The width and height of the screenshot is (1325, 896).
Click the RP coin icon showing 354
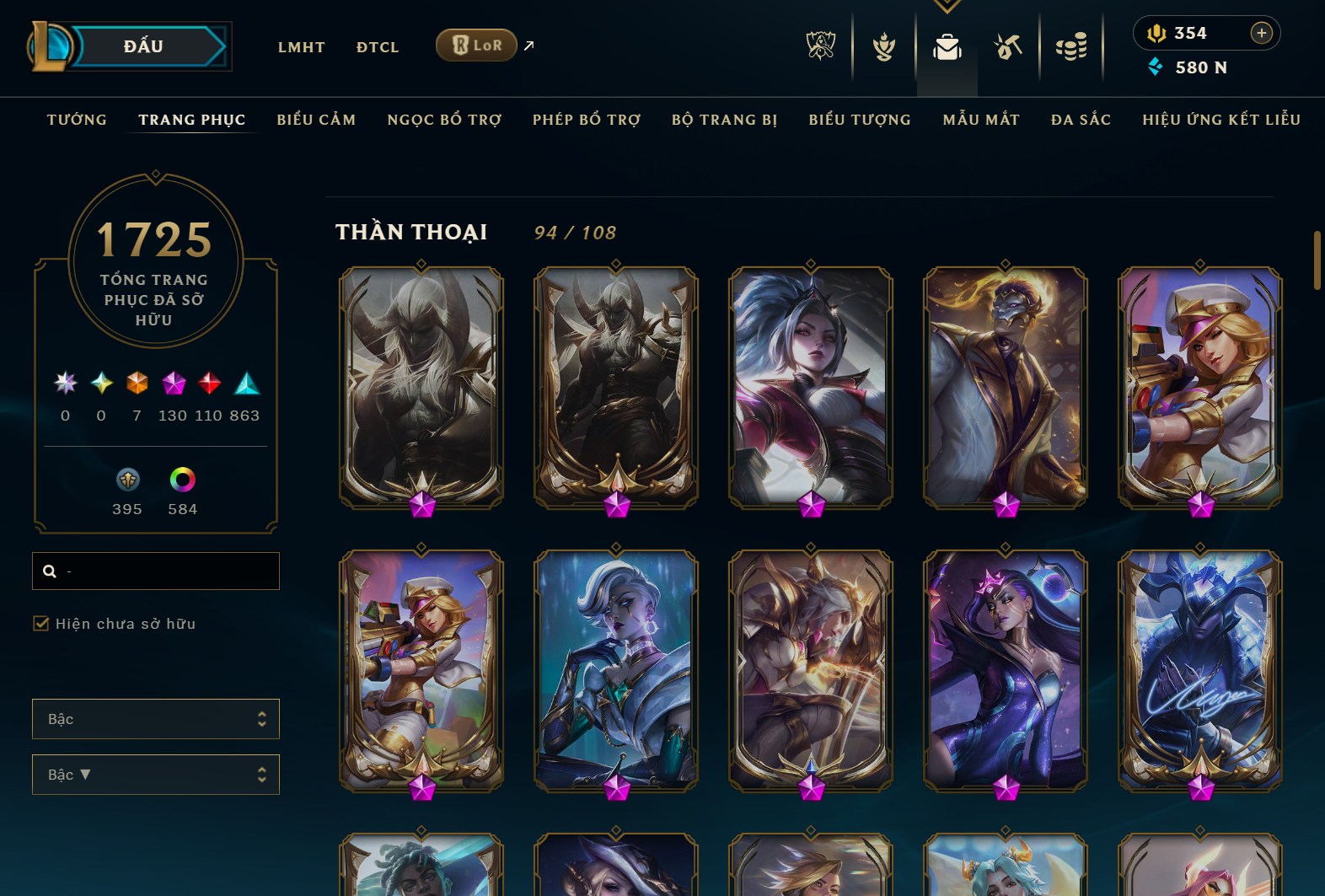(1156, 34)
